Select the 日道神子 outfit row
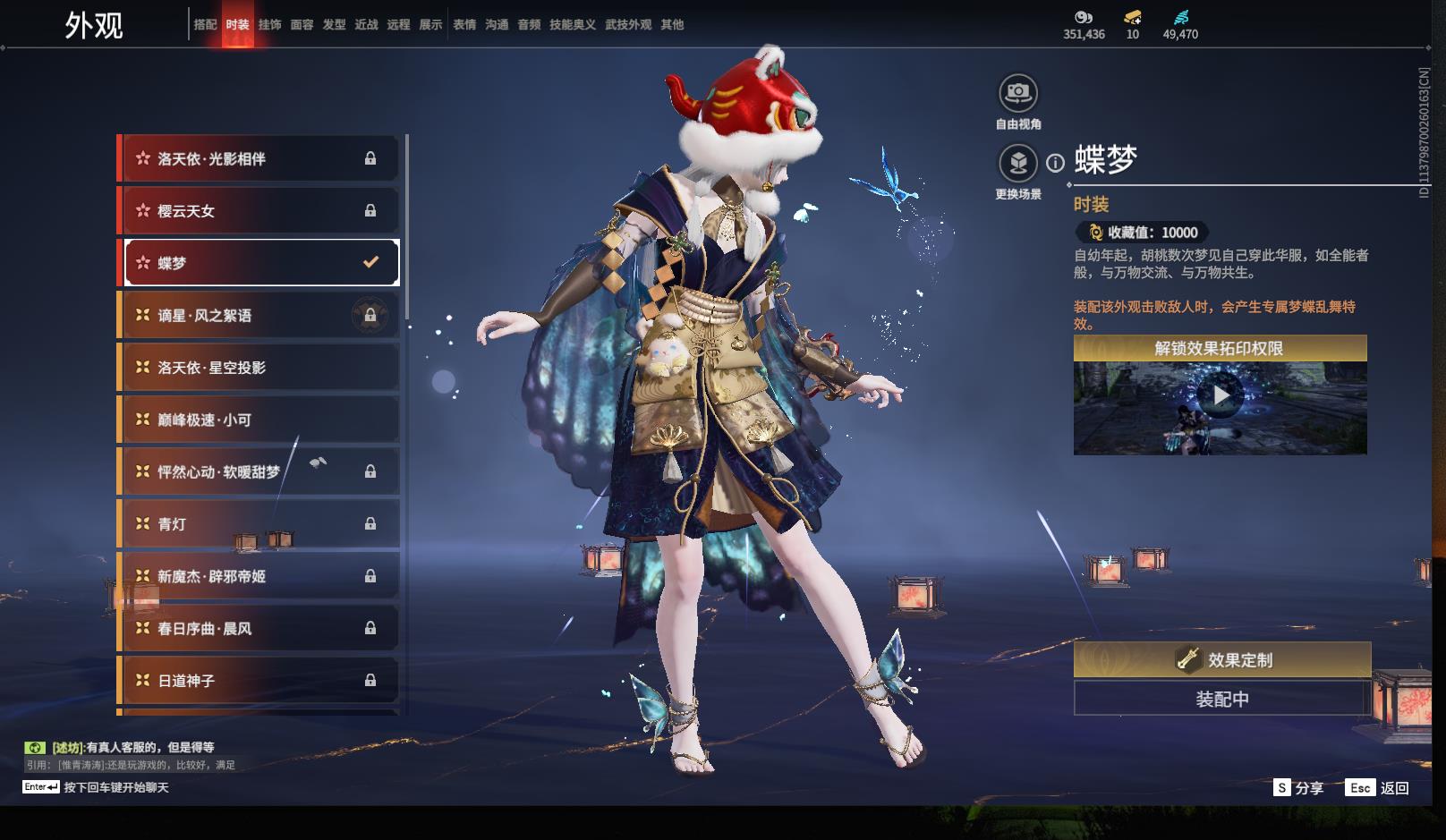 [x=259, y=681]
